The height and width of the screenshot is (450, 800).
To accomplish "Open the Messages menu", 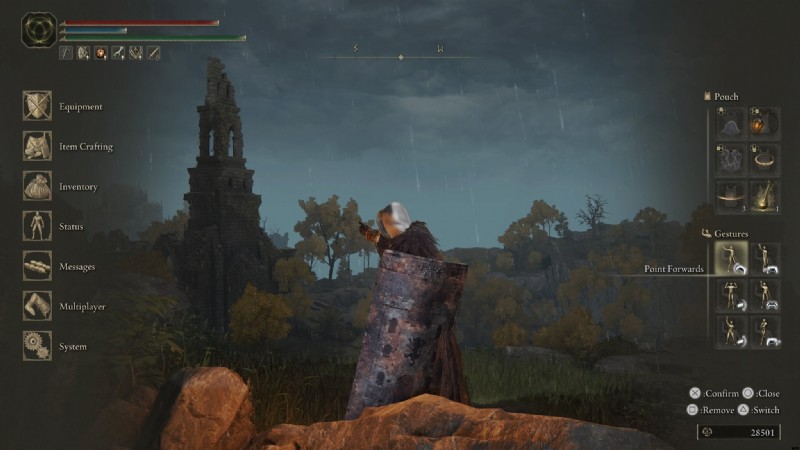I will pos(38,266).
